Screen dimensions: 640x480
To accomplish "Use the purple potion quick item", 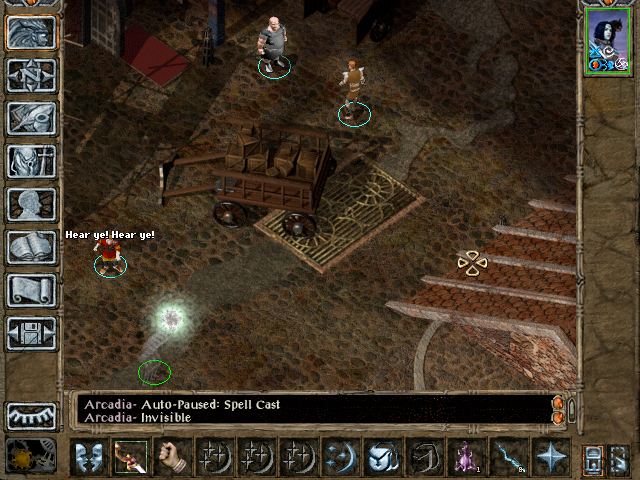I will (x=466, y=457).
